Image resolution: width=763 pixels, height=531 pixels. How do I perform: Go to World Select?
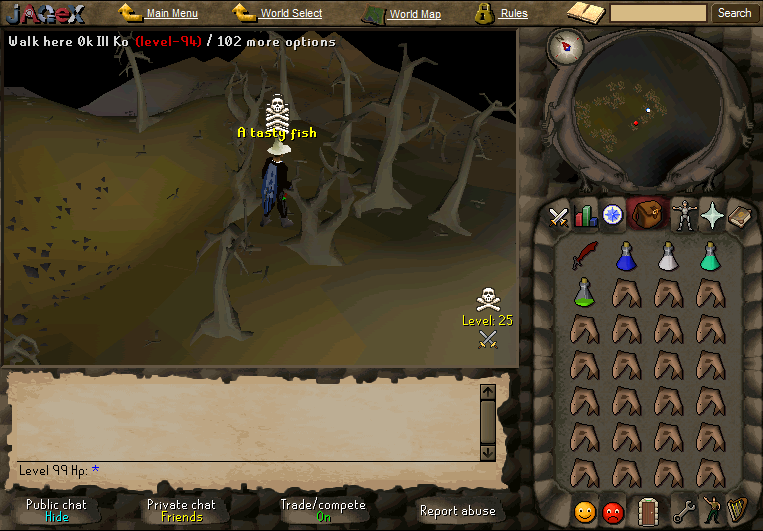tap(291, 14)
